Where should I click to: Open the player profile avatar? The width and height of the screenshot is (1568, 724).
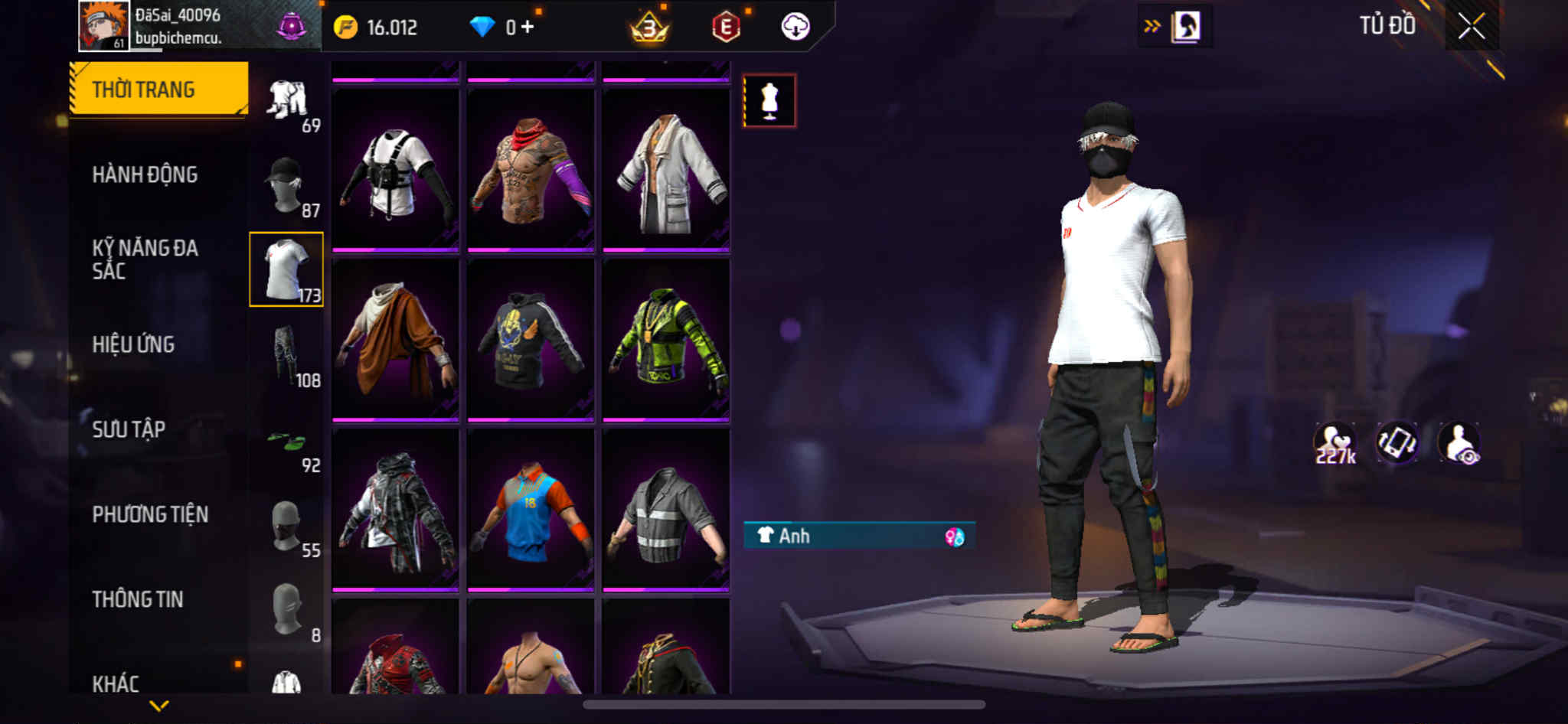[103, 26]
